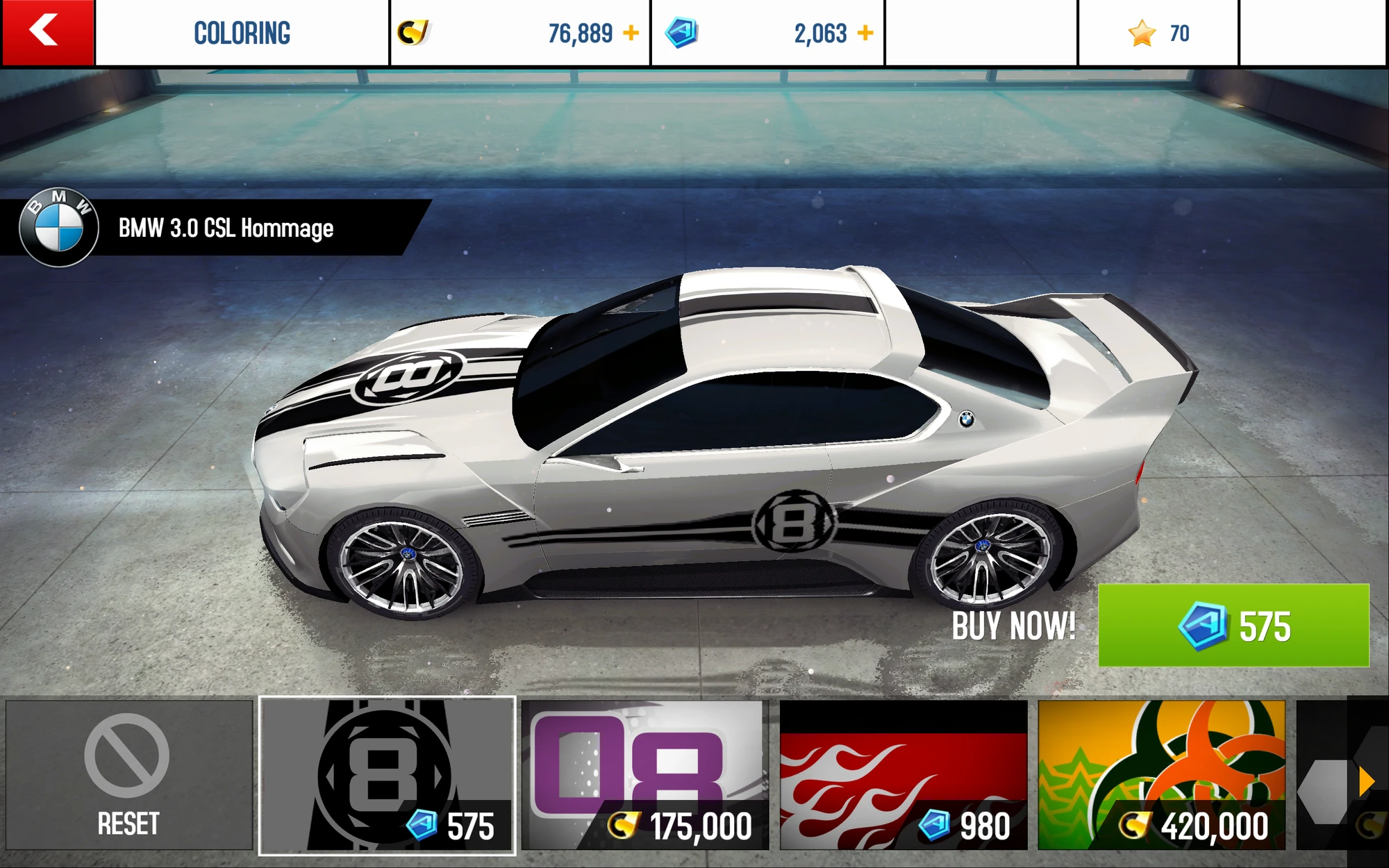Screen dimensions: 1389x868
Task: Reset the car decal
Action: click(x=128, y=775)
